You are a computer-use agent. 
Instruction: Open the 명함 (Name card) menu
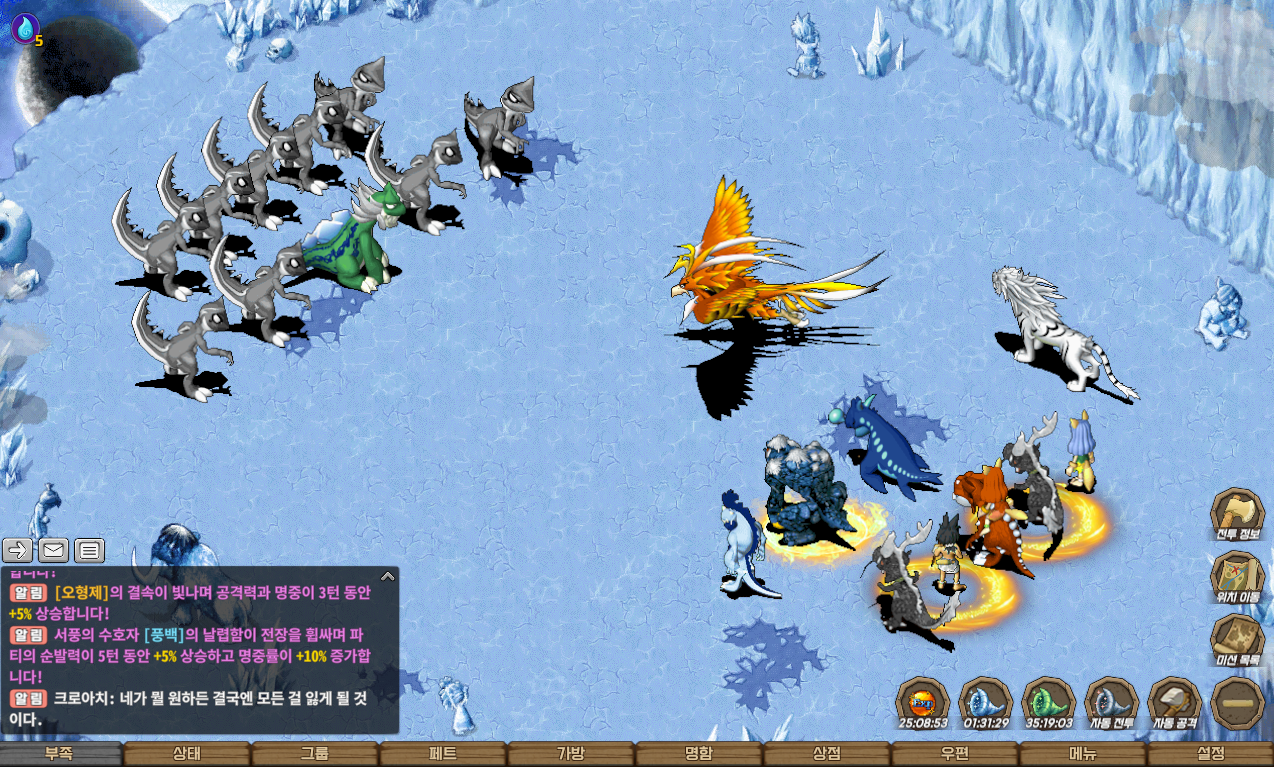click(699, 754)
